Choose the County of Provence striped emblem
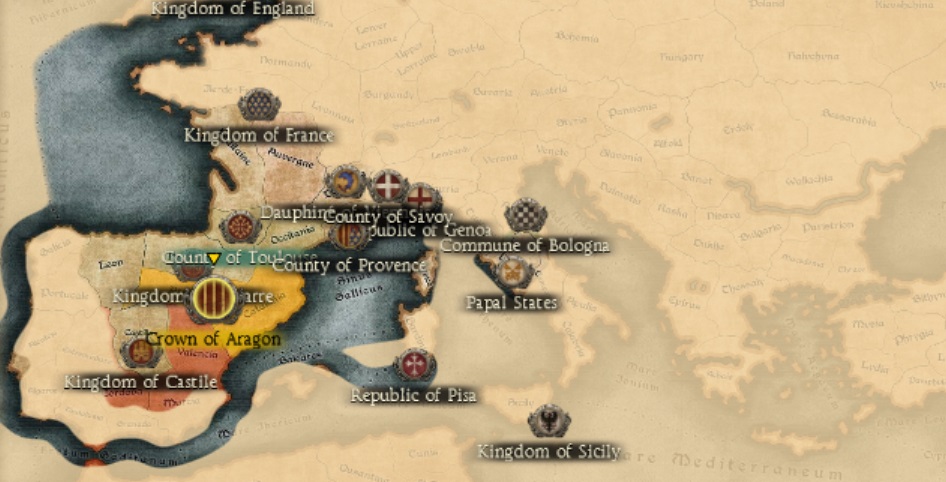 click(348, 236)
